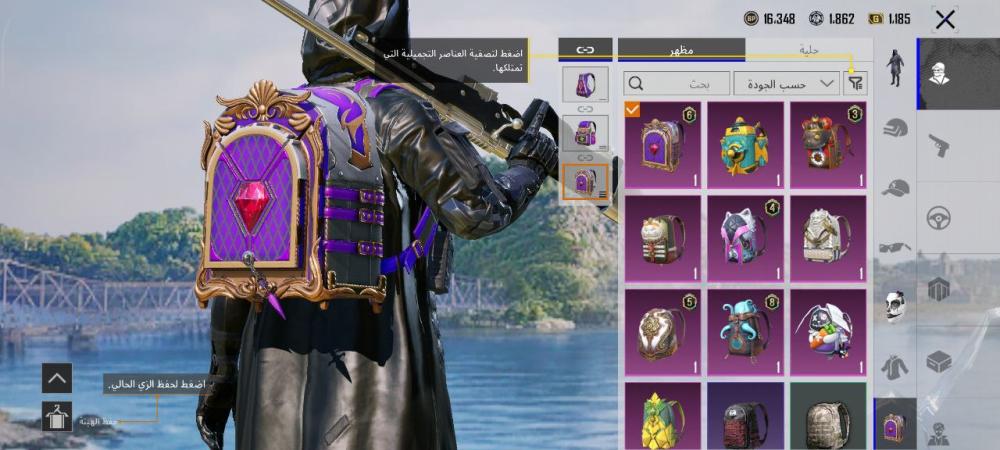This screenshot has width=1000, height=450.
Task: Open the filter for owned cosmetic items
Action: pos(855,83)
